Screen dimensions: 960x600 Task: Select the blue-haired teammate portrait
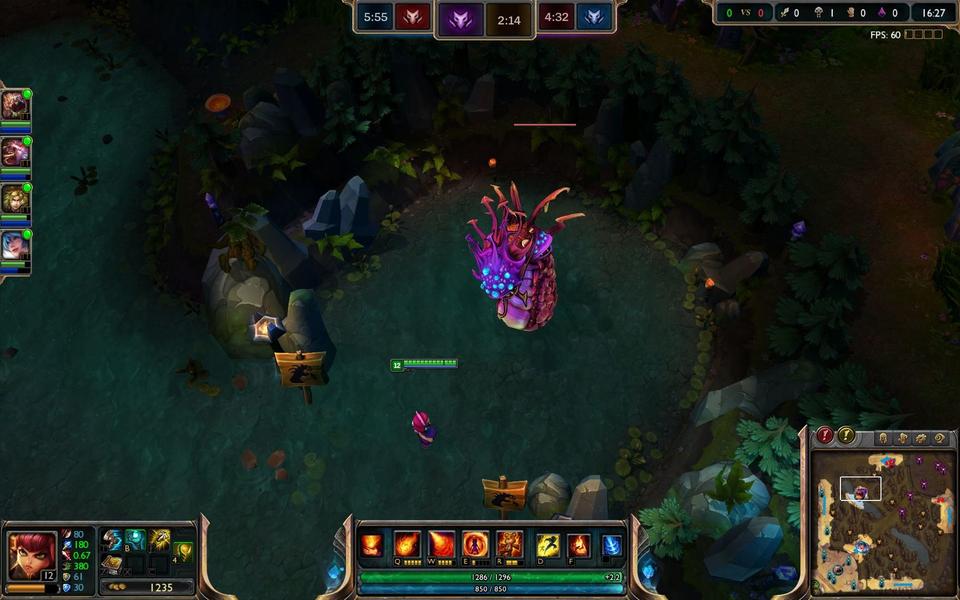click(15, 245)
